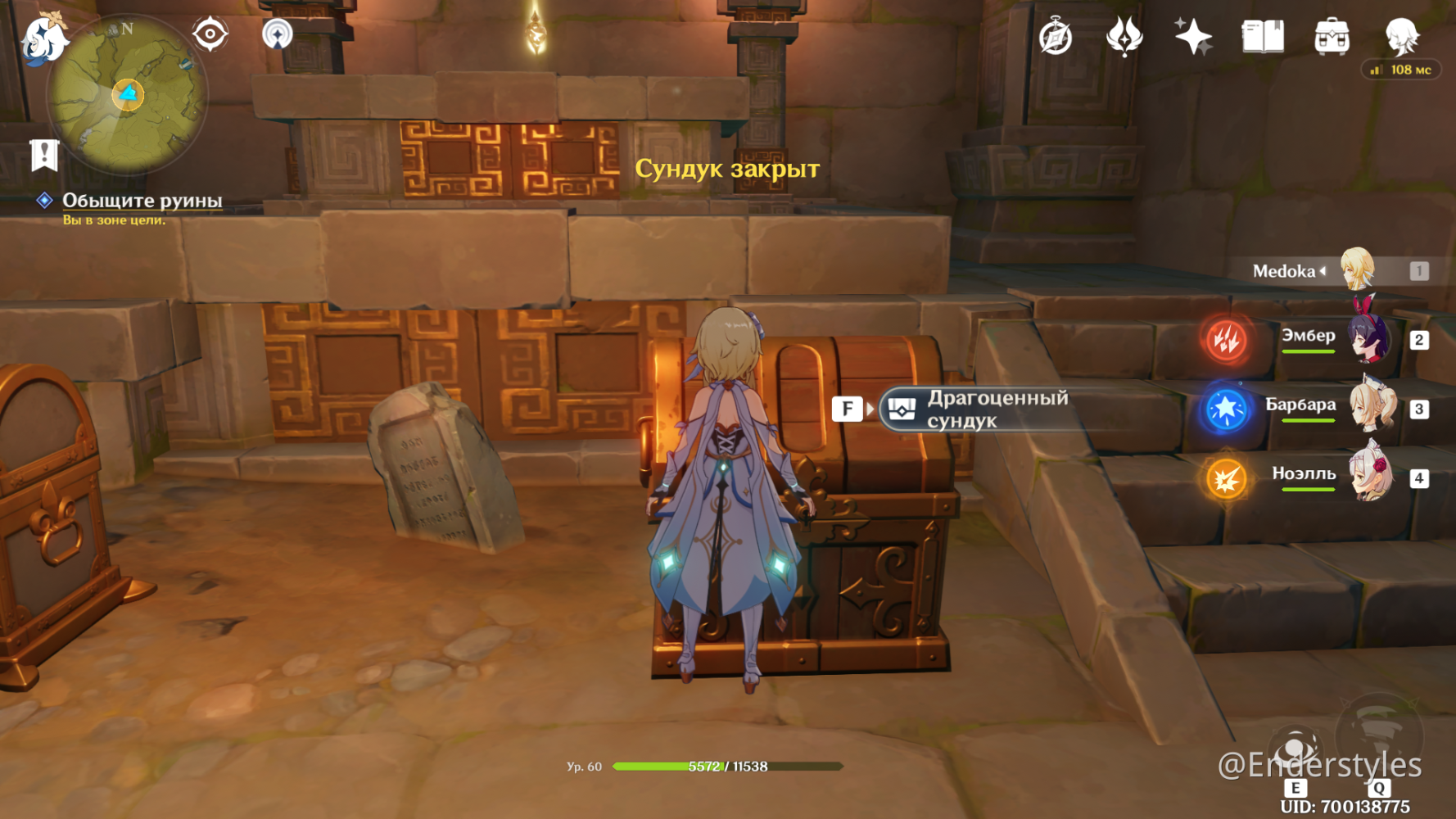
Task: Open the Battle Pass wings icon
Action: [x=1125, y=37]
